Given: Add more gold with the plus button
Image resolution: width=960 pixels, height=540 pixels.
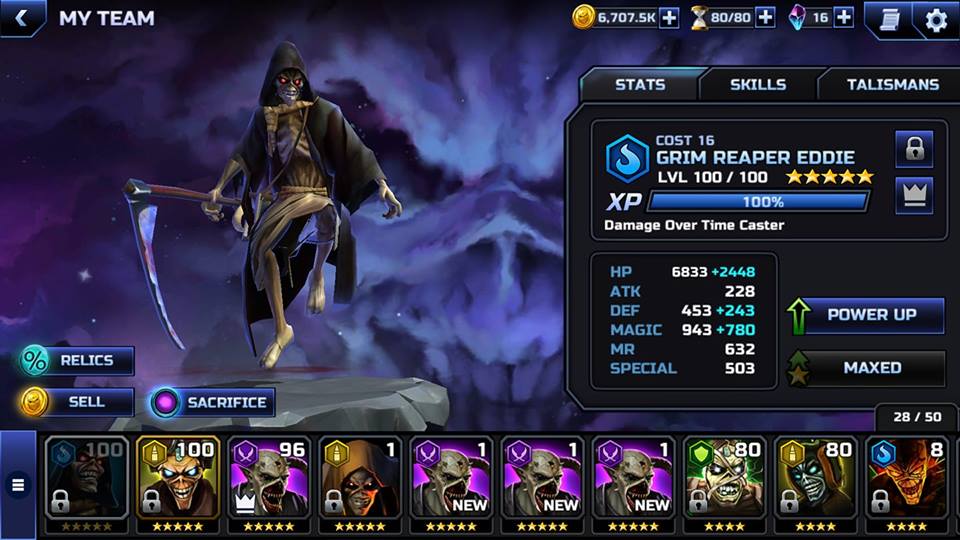Looking at the screenshot, I should coord(669,17).
